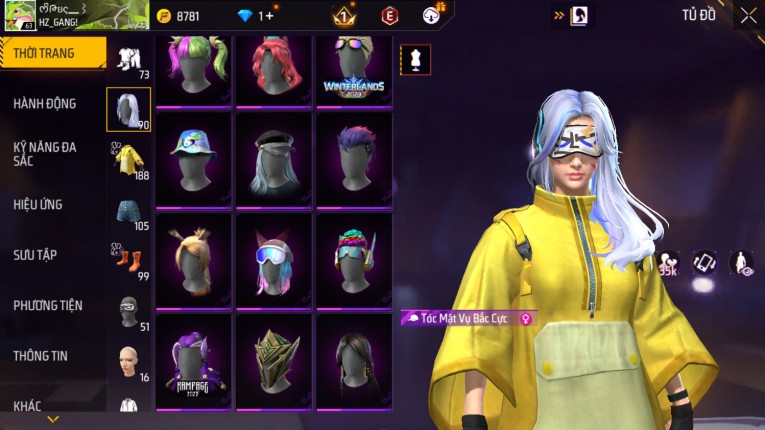Image resolution: width=765 pixels, height=430 pixels.
Task: Click the gold coin balance
Action: [x=178, y=16]
